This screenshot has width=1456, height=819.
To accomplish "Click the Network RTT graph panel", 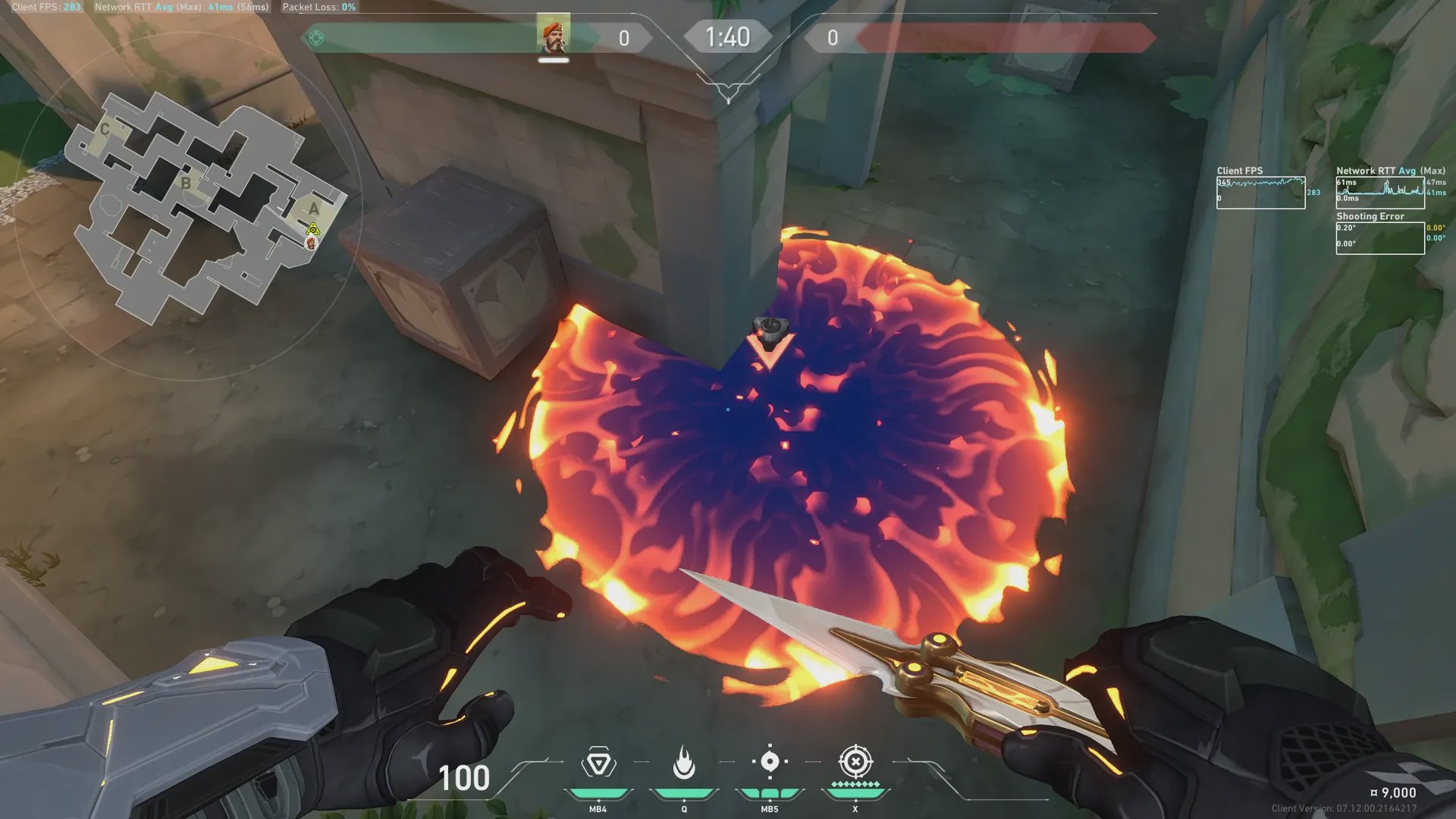I will (1379, 193).
